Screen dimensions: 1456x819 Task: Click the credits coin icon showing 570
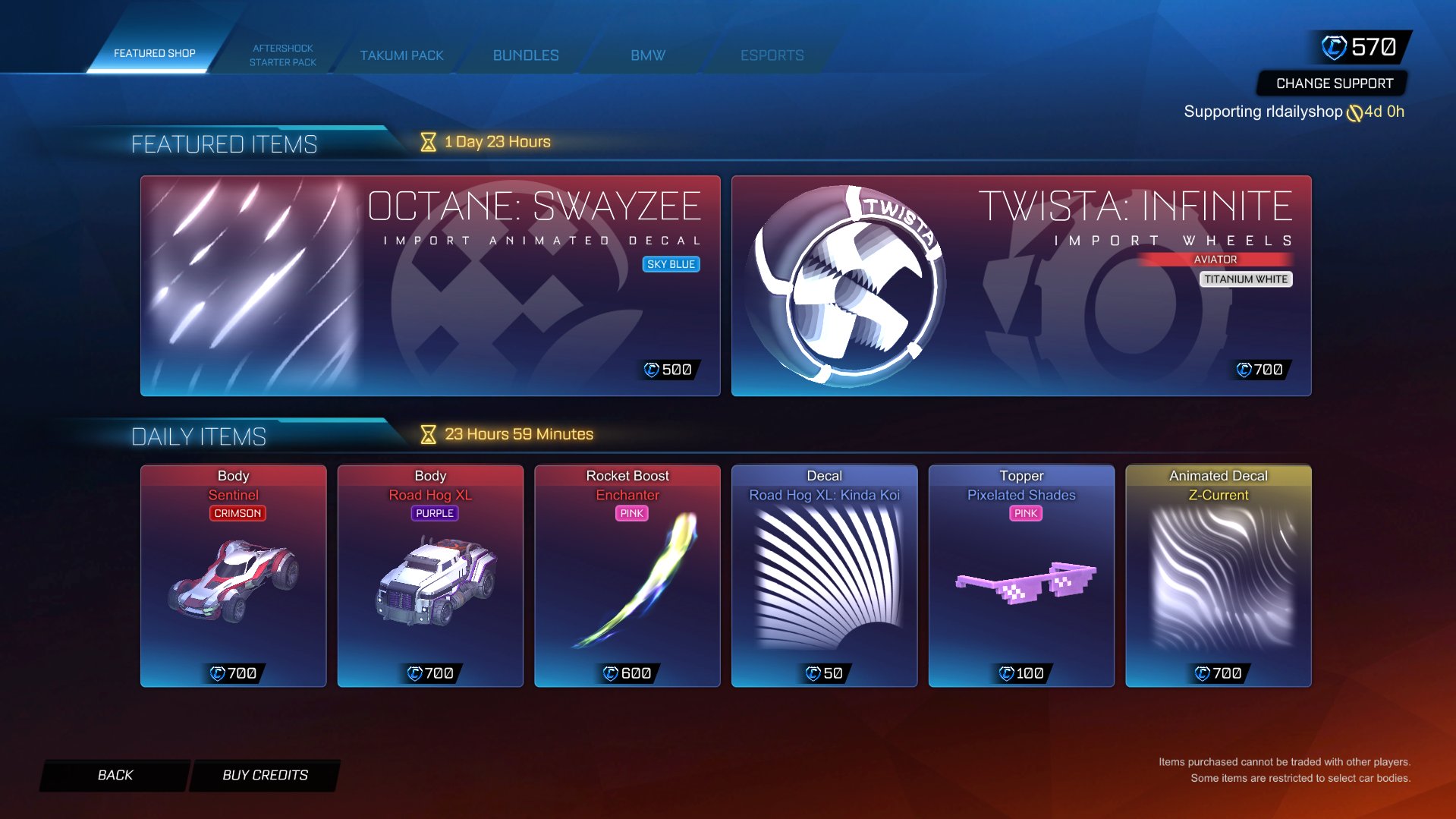(x=1335, y=46)
